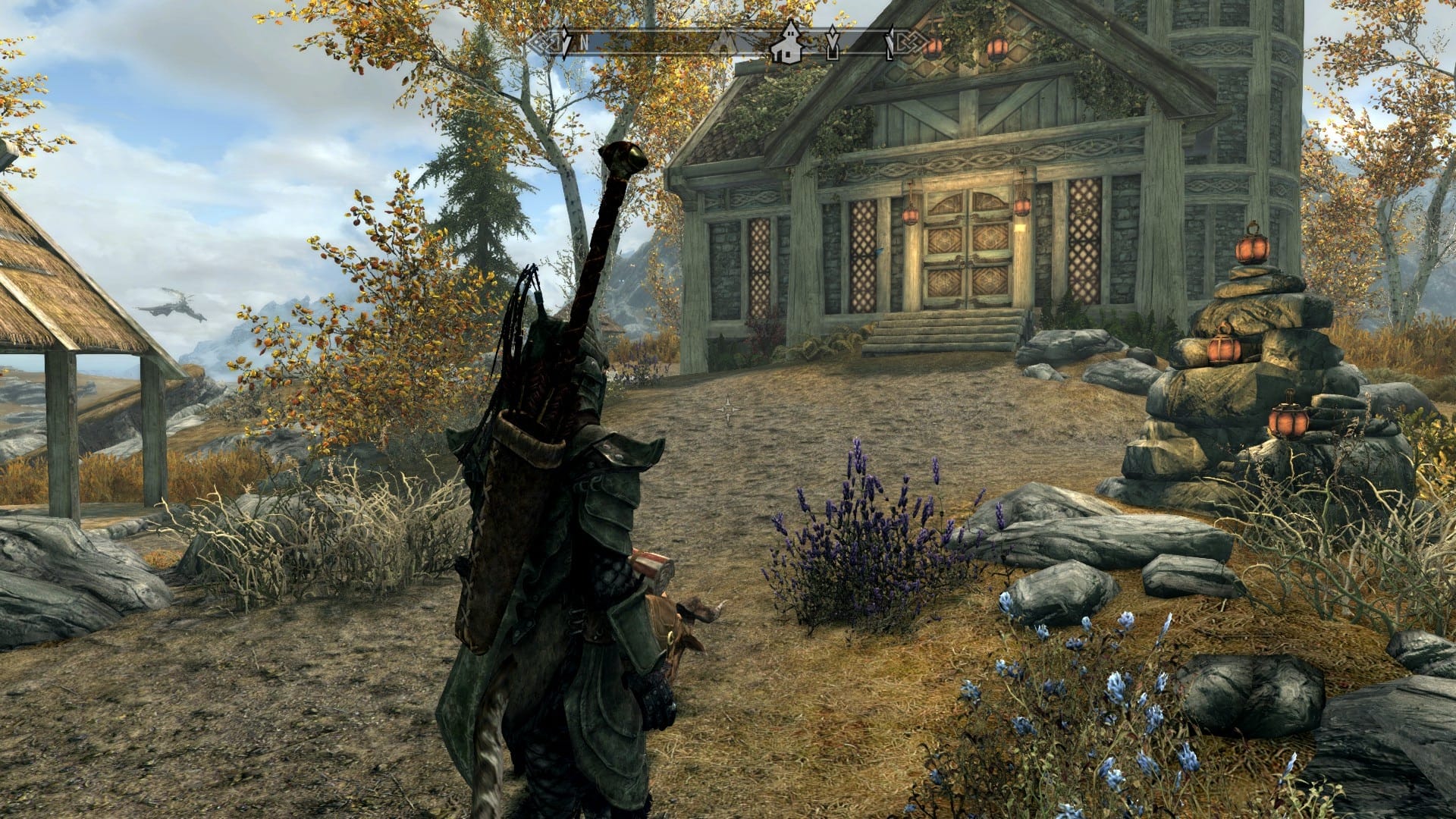
Task: Click the house marker on the compass
Action: [789, 45]
